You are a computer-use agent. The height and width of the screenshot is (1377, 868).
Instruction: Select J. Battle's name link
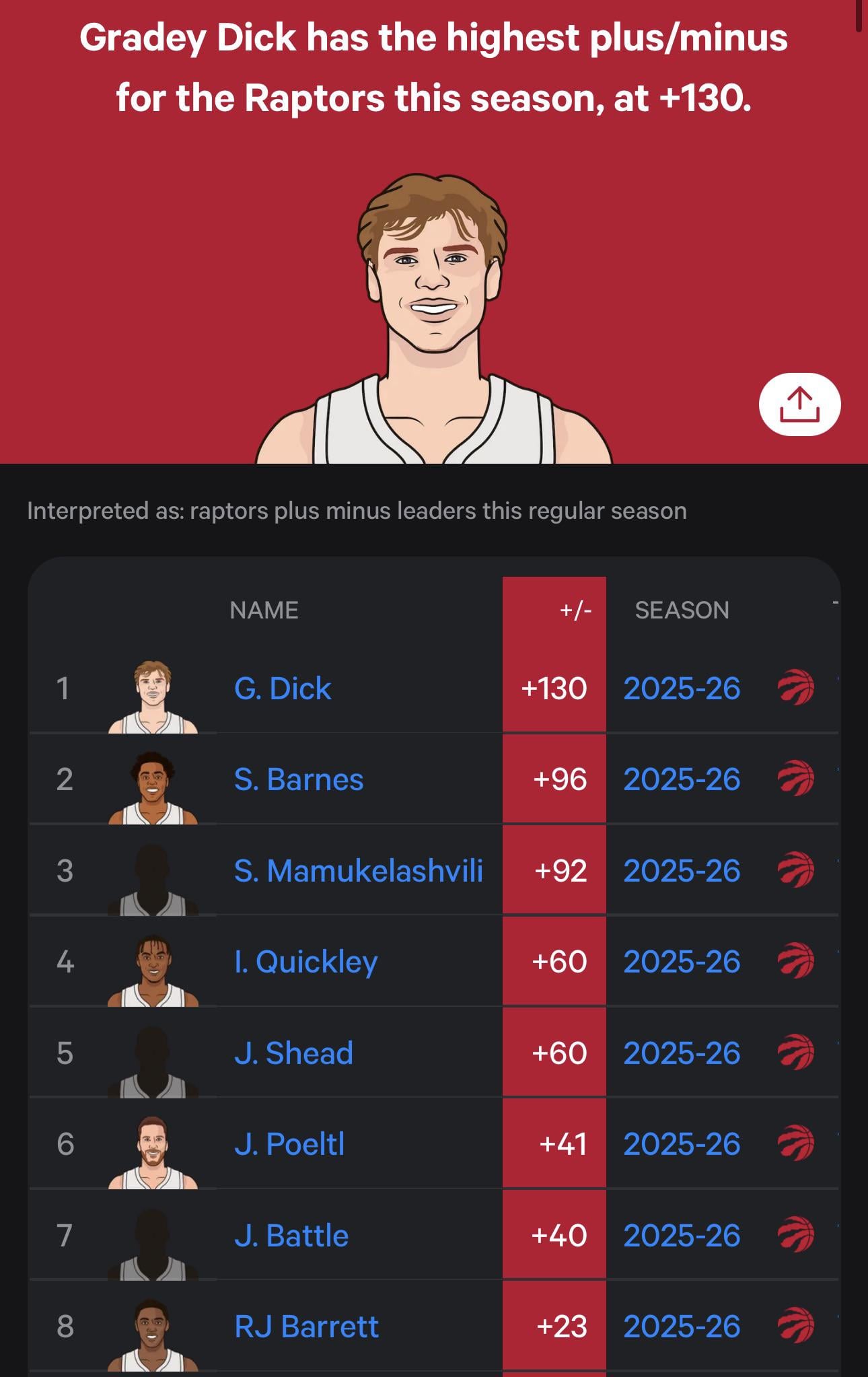[x=291, y=1236]
